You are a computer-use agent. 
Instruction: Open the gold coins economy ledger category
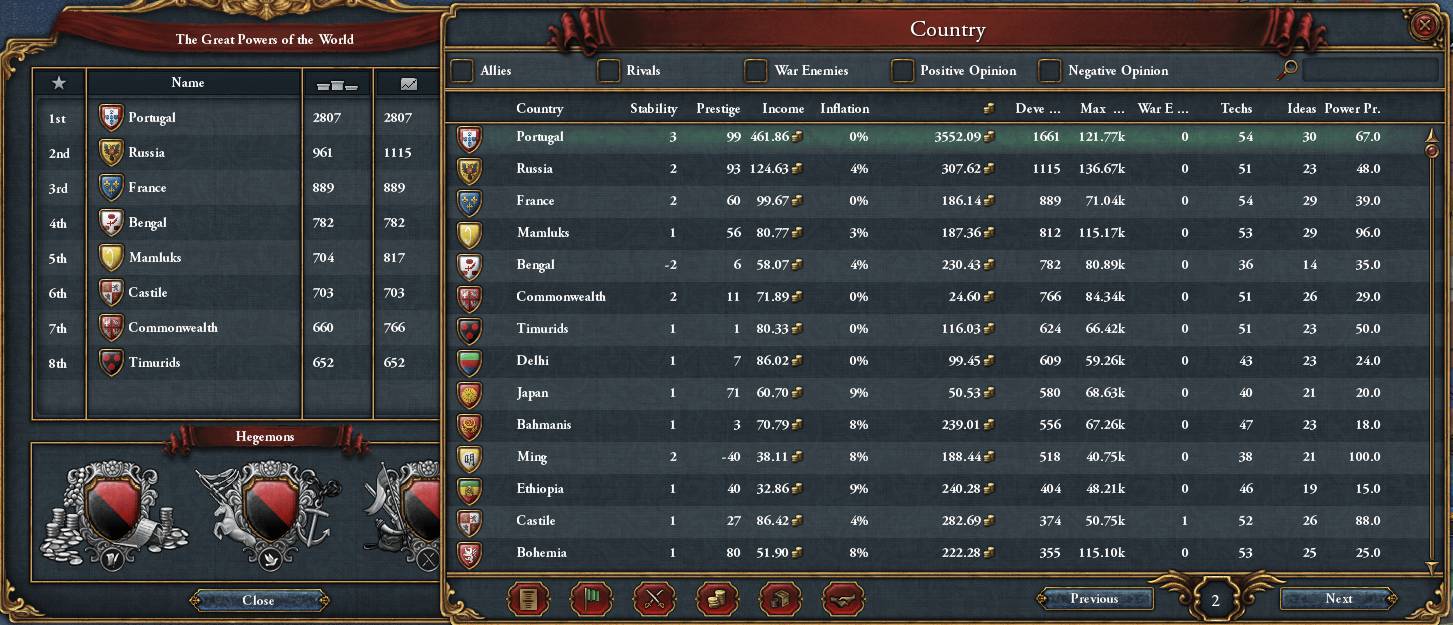coord(718,599)
